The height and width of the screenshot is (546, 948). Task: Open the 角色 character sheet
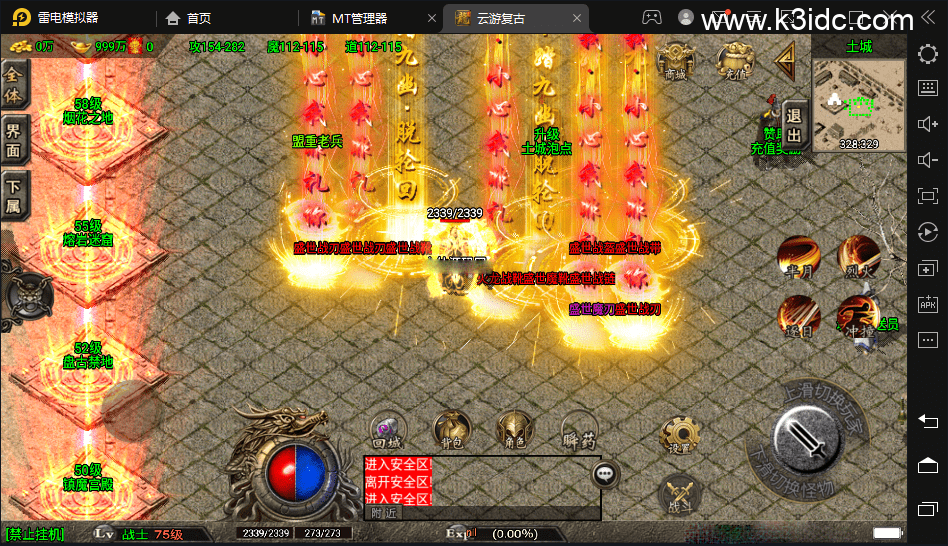(x=515, y=430)
